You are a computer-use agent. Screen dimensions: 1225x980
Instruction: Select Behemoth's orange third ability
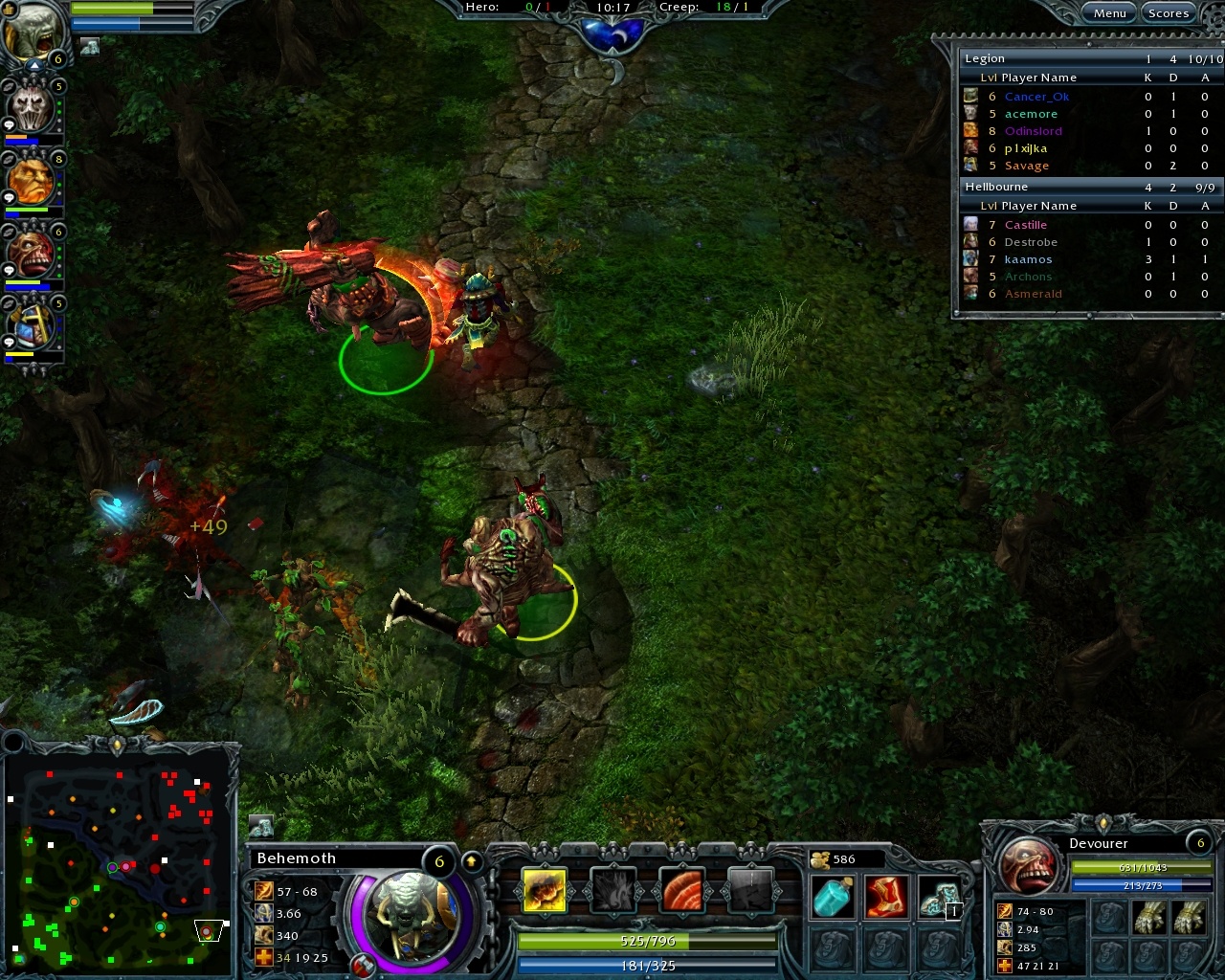pyautogui.click(x=681, y=887)
